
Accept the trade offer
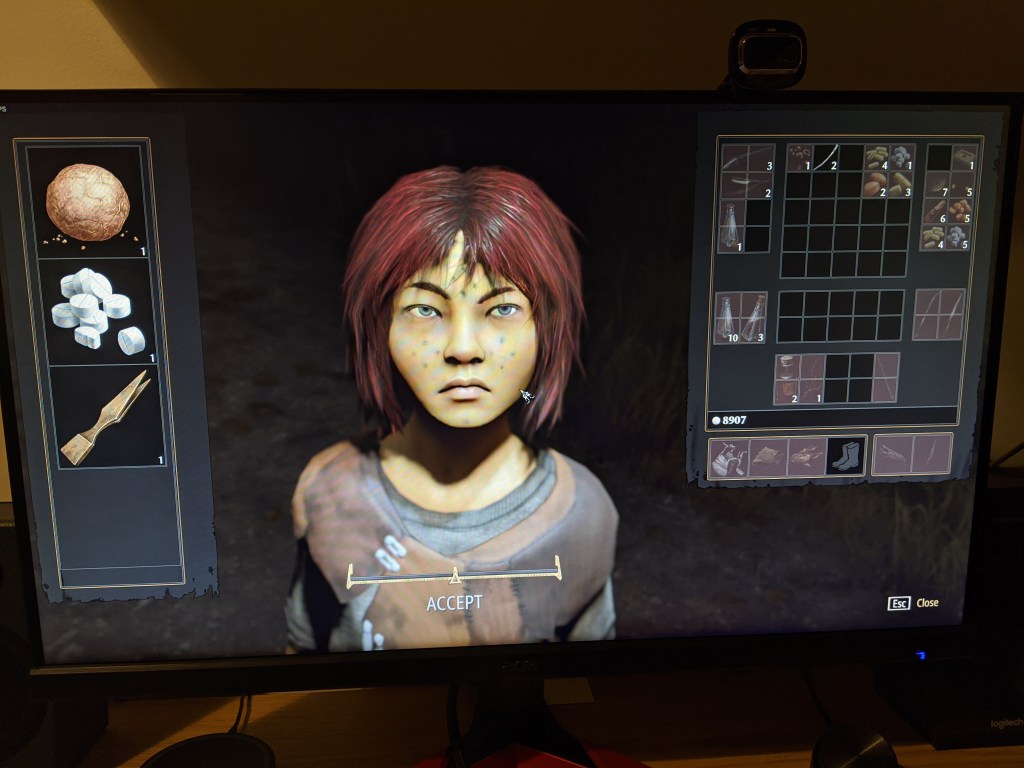[454, 603]
